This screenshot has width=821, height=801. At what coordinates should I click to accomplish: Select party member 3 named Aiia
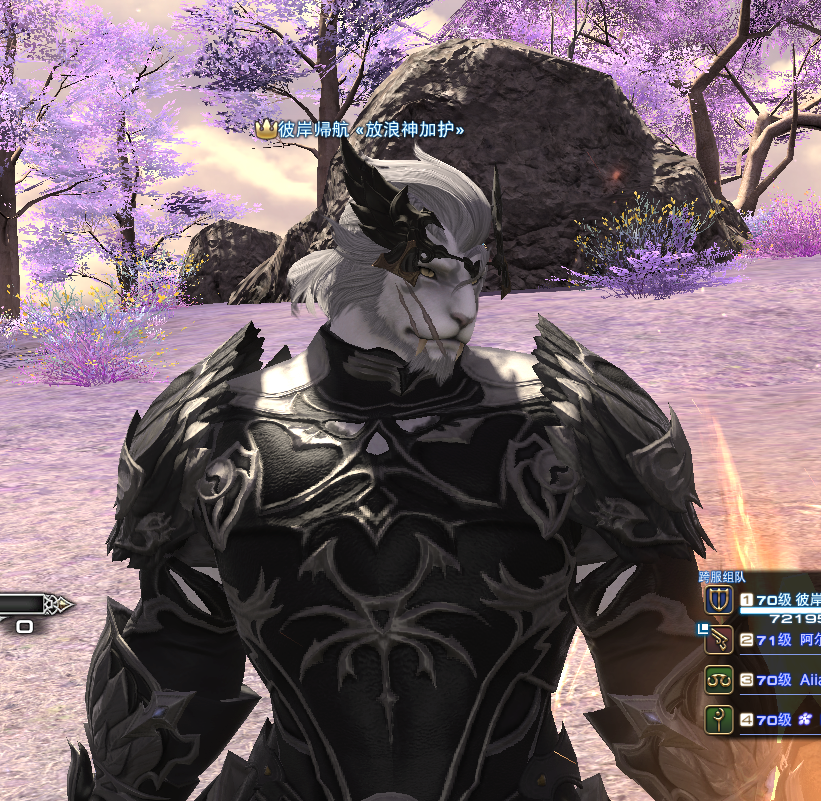click(780, 680)
